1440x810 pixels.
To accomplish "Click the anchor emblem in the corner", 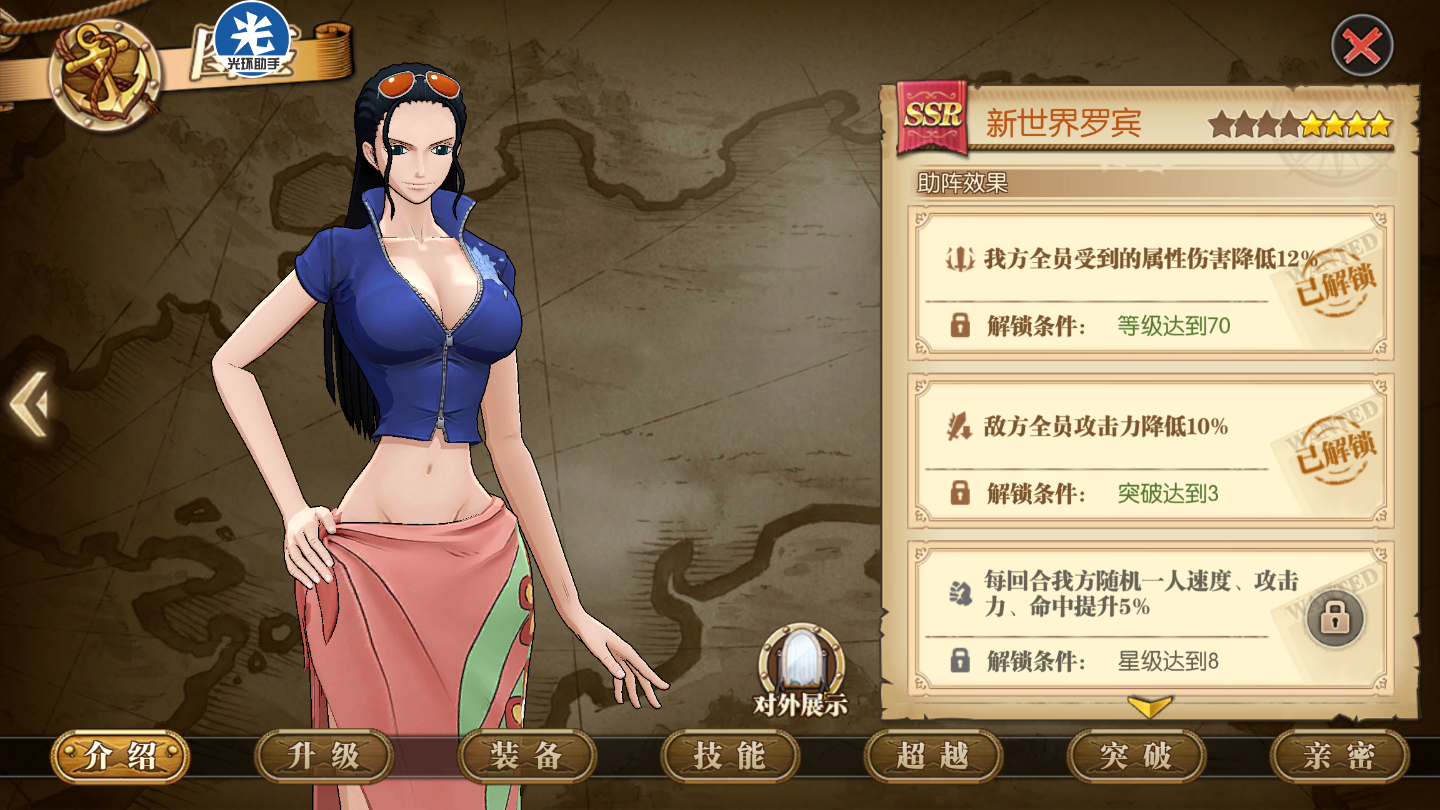I will tap(105, 74).
